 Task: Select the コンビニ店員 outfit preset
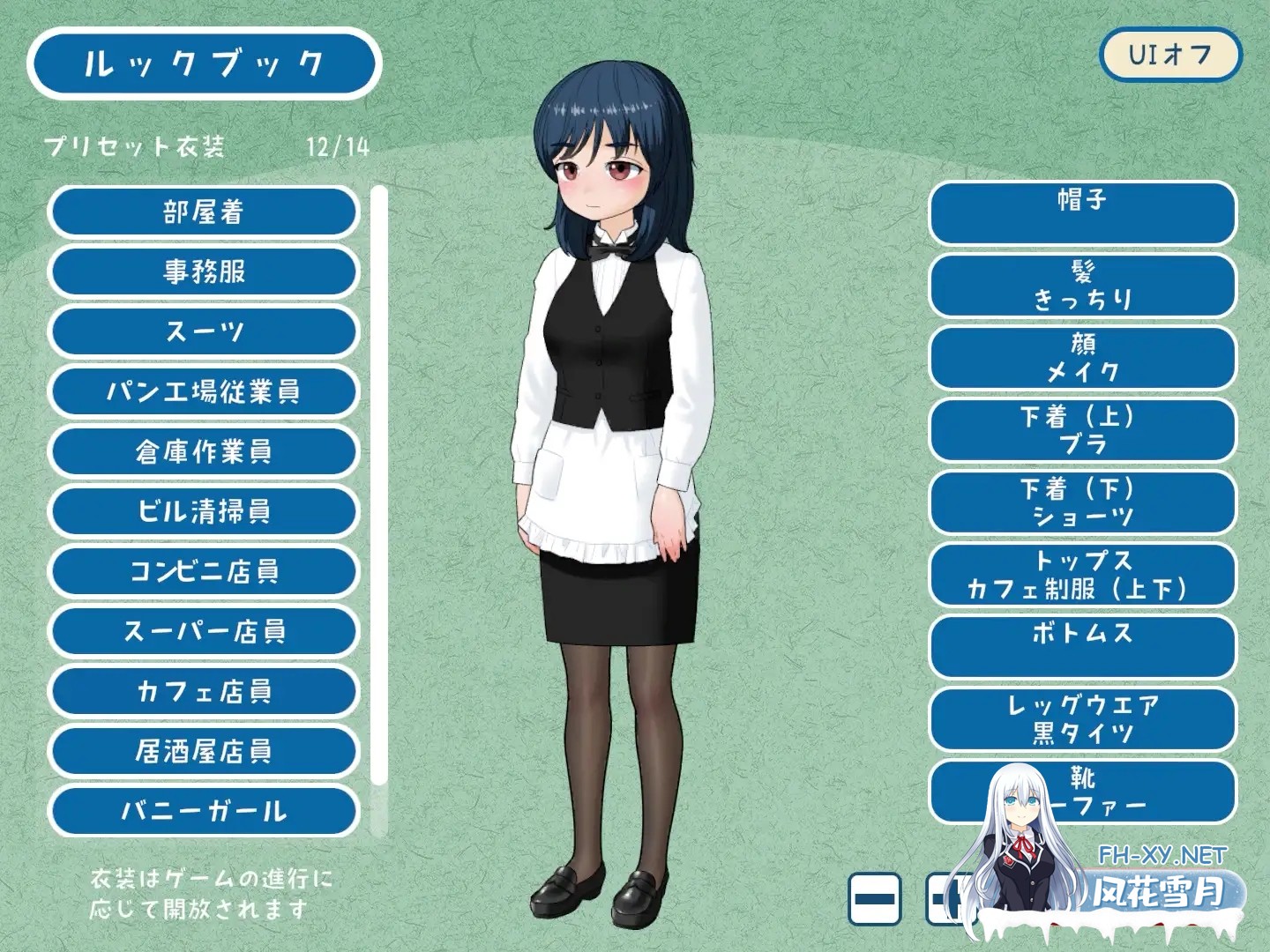[x=204, y=571]
